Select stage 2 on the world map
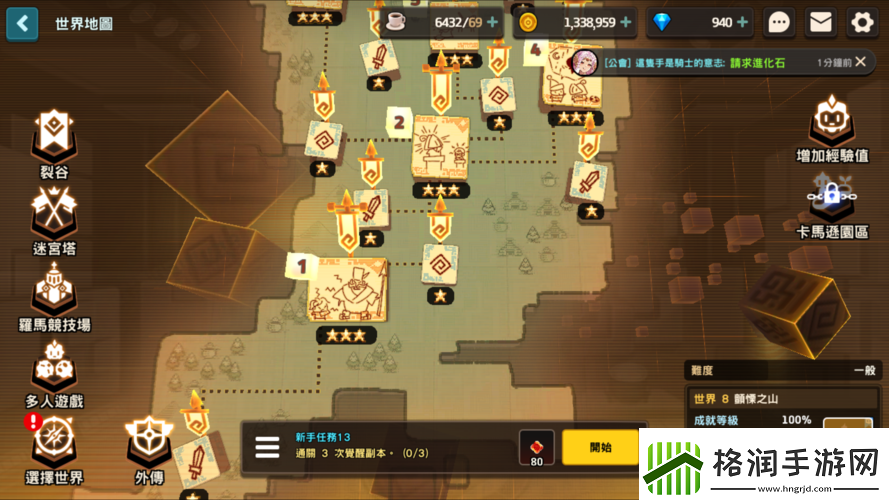 pyautogui.click(x=440, y=147)
